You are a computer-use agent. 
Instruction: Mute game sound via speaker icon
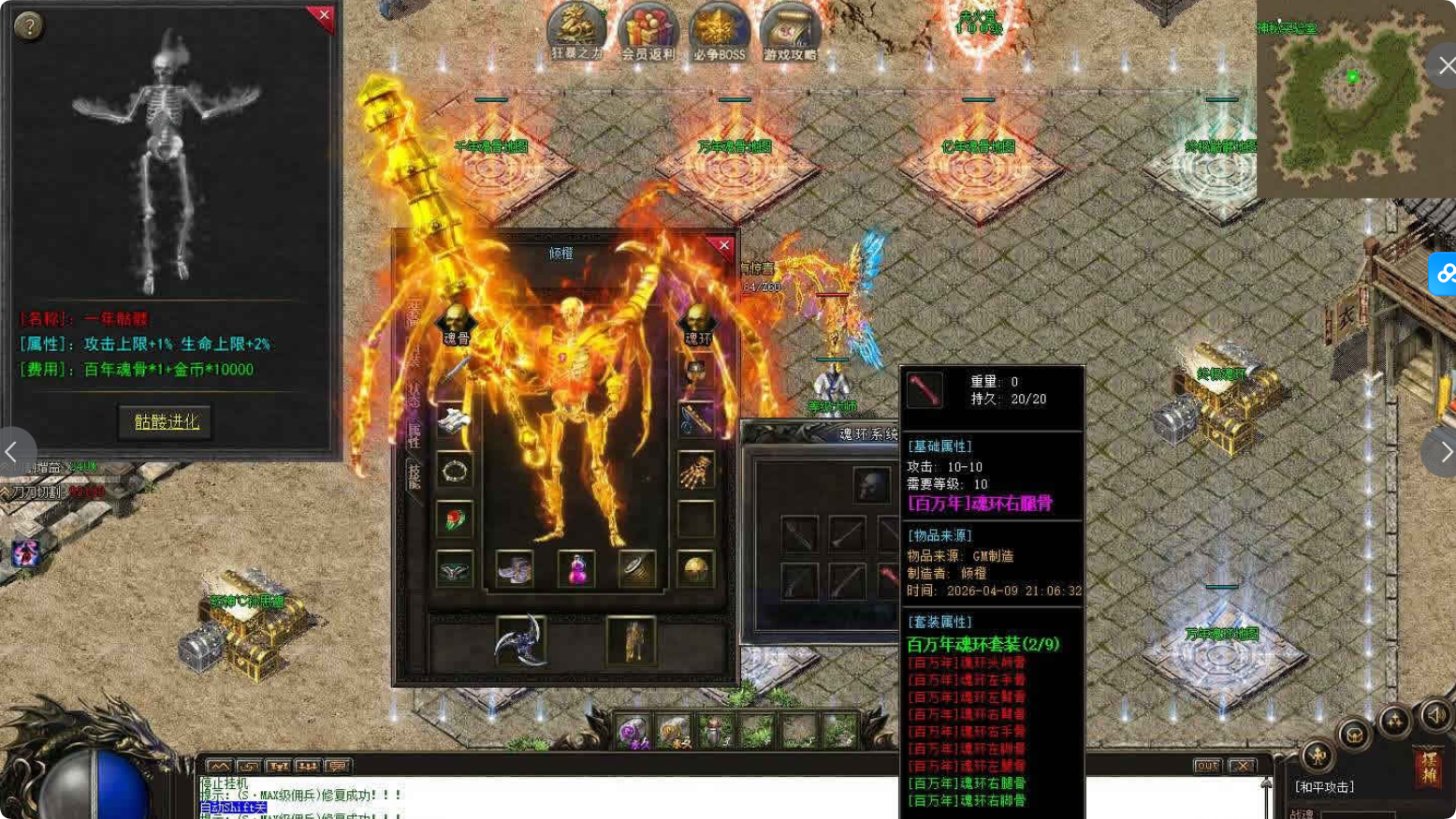[1435, 717]
